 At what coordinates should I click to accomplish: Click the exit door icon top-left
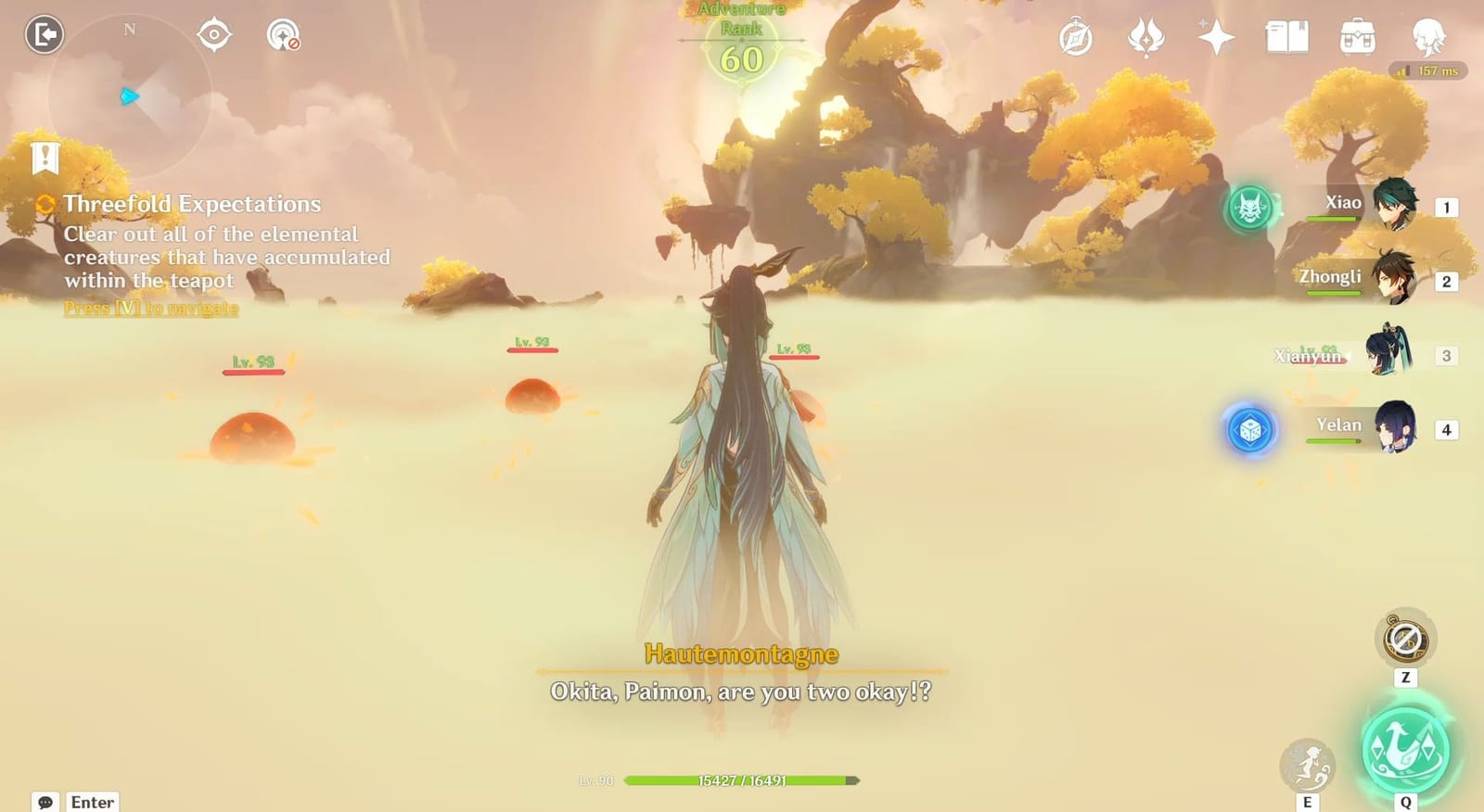pos(43,35)
